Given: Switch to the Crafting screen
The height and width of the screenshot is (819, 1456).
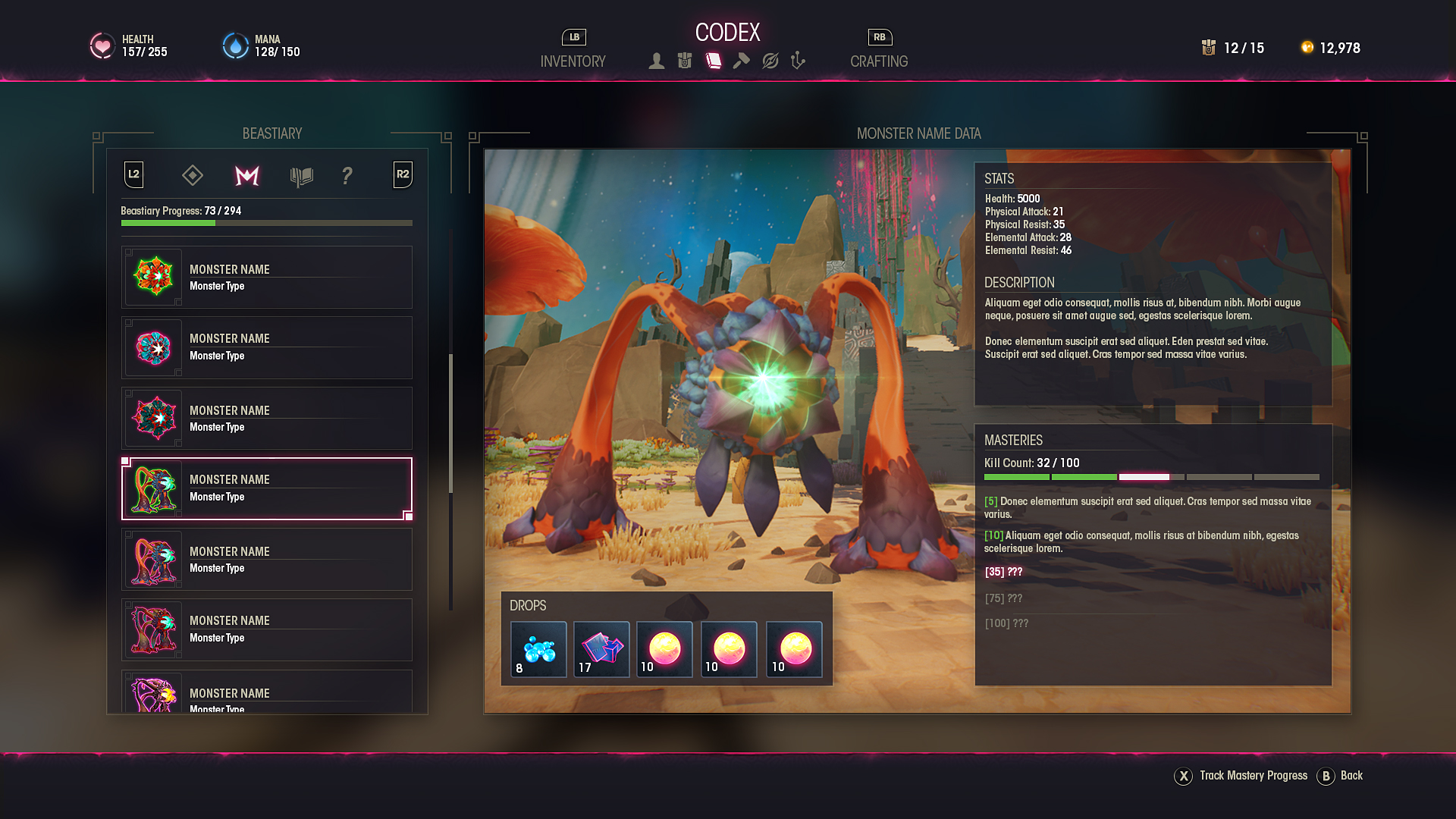Looking at the screenshot, I should point(878,61).
